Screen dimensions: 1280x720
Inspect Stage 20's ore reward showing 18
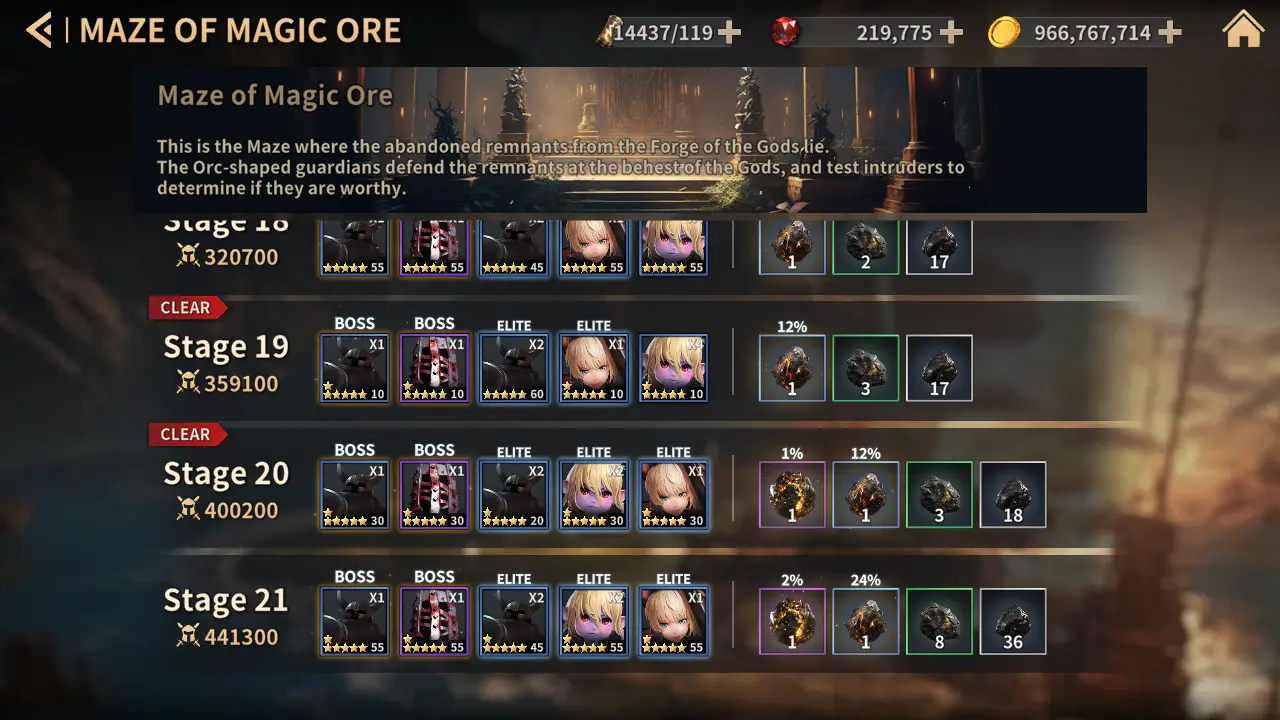[1013, 494]
